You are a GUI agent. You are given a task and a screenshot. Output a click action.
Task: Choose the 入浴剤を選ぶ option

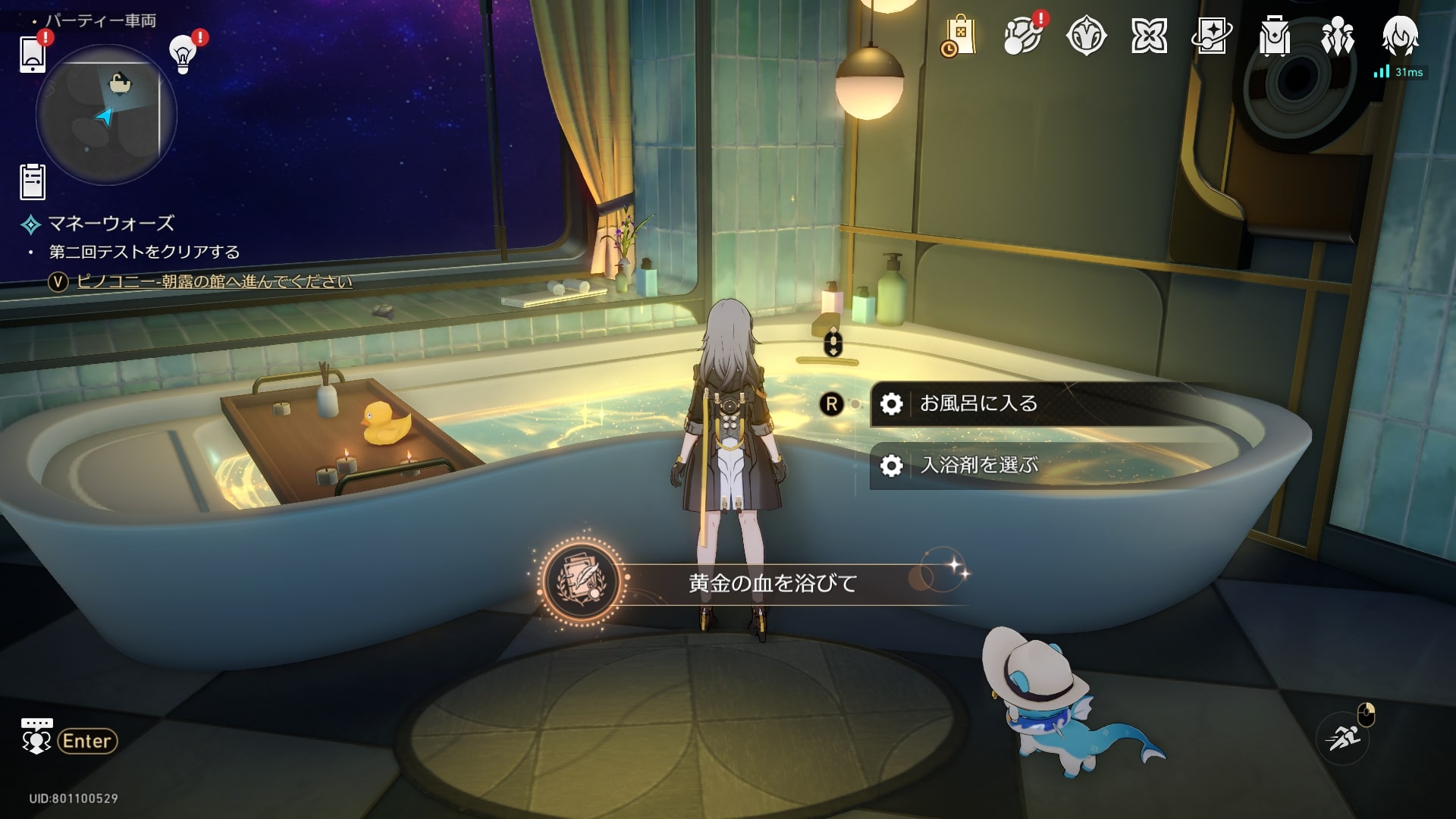(978, 465)
